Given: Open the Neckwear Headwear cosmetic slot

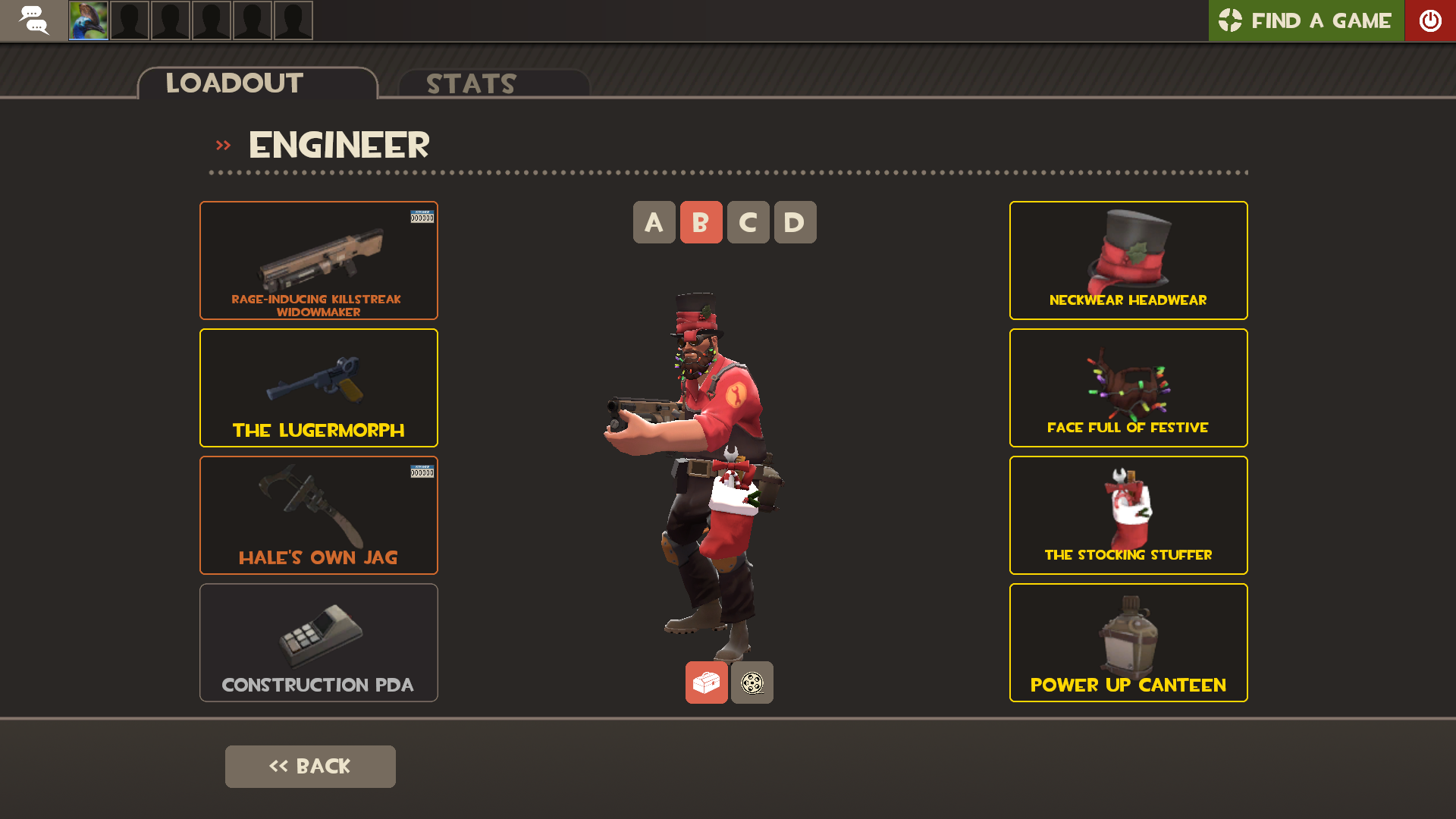Looking at the screenshot, I should pyautogui.click(x=1128, y=260).
